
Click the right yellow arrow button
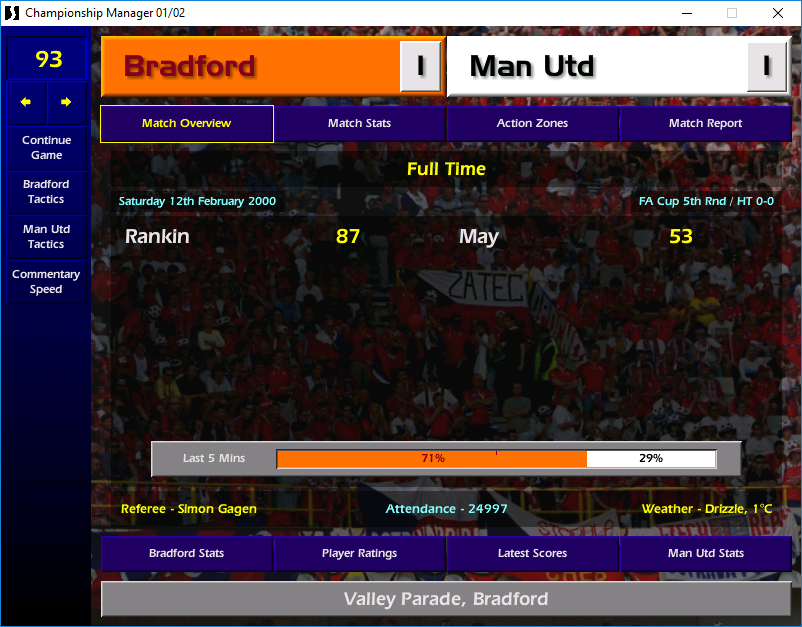[x=66, y=102]
